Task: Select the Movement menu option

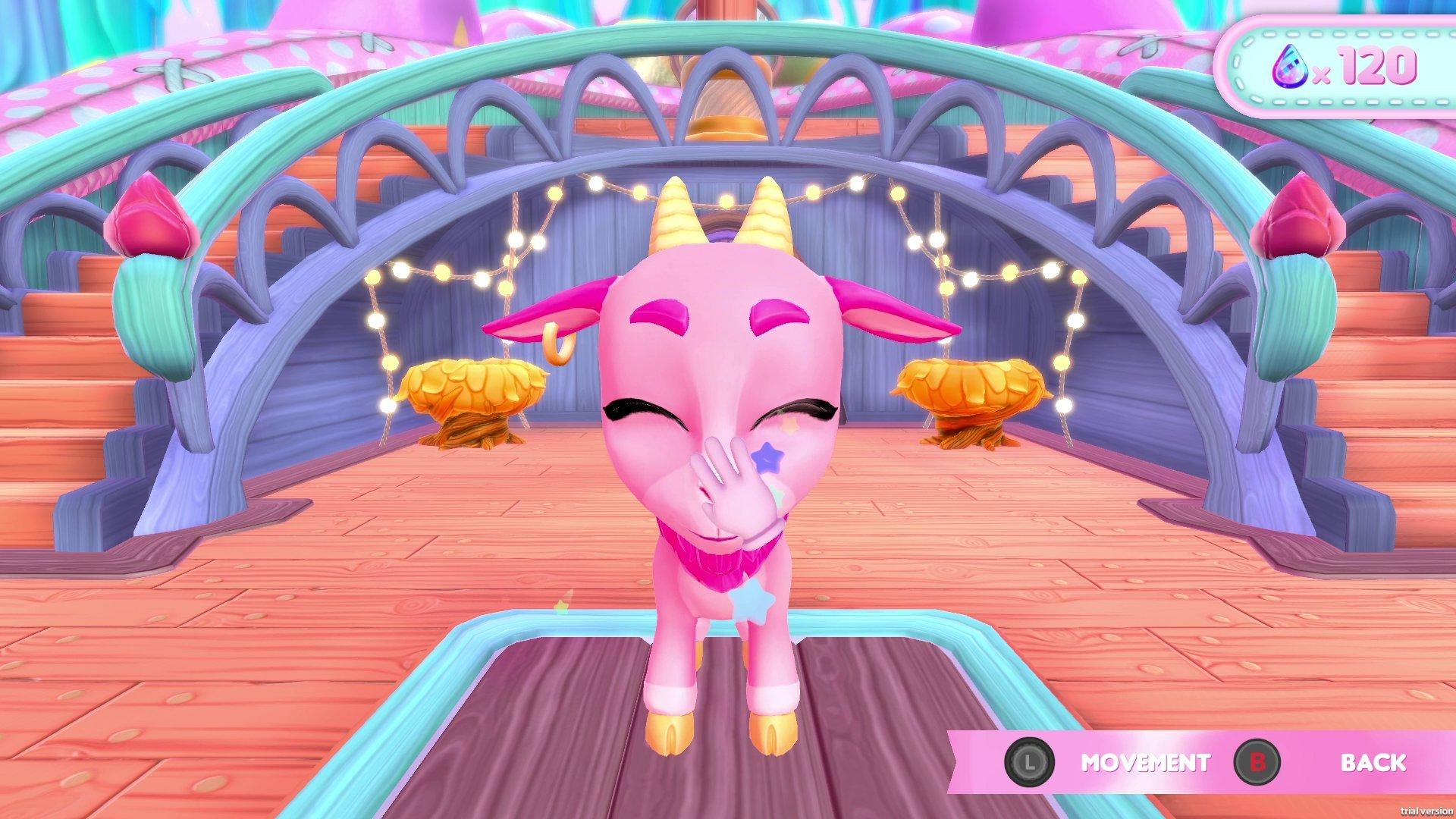Action: point(1145,764)
